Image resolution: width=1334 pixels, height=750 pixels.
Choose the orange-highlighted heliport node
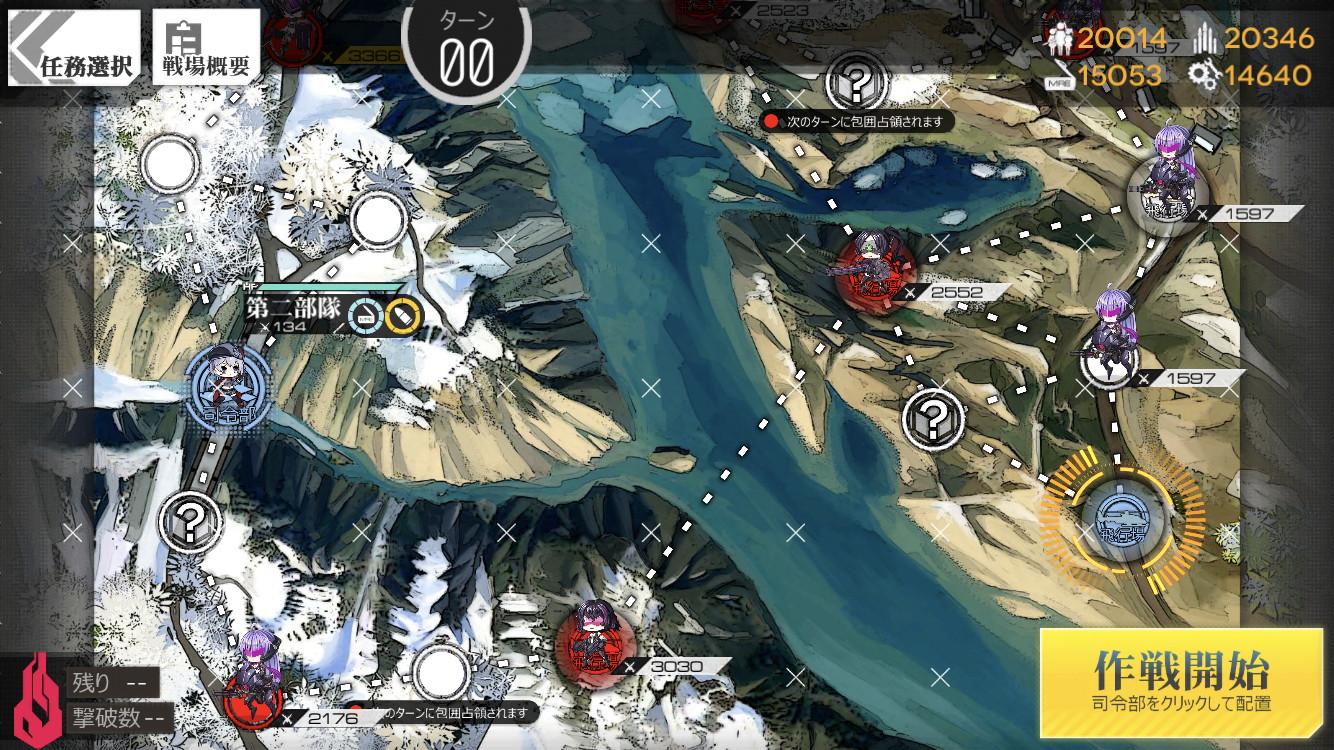(1122, 516)
